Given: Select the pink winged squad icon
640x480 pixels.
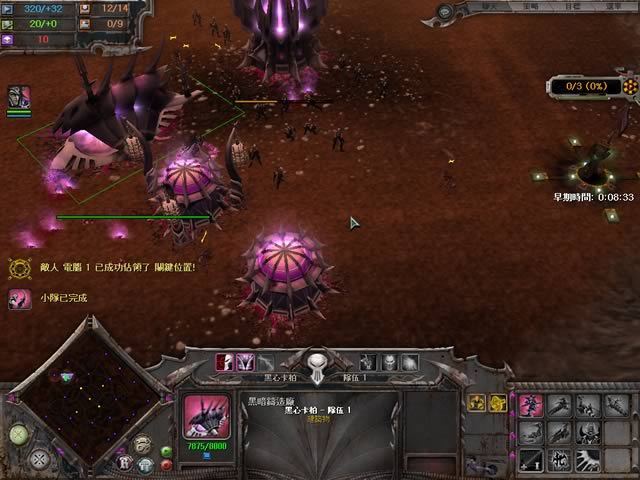Looking at the screenshot, I should pyautogui.click(x=245, y=361).
